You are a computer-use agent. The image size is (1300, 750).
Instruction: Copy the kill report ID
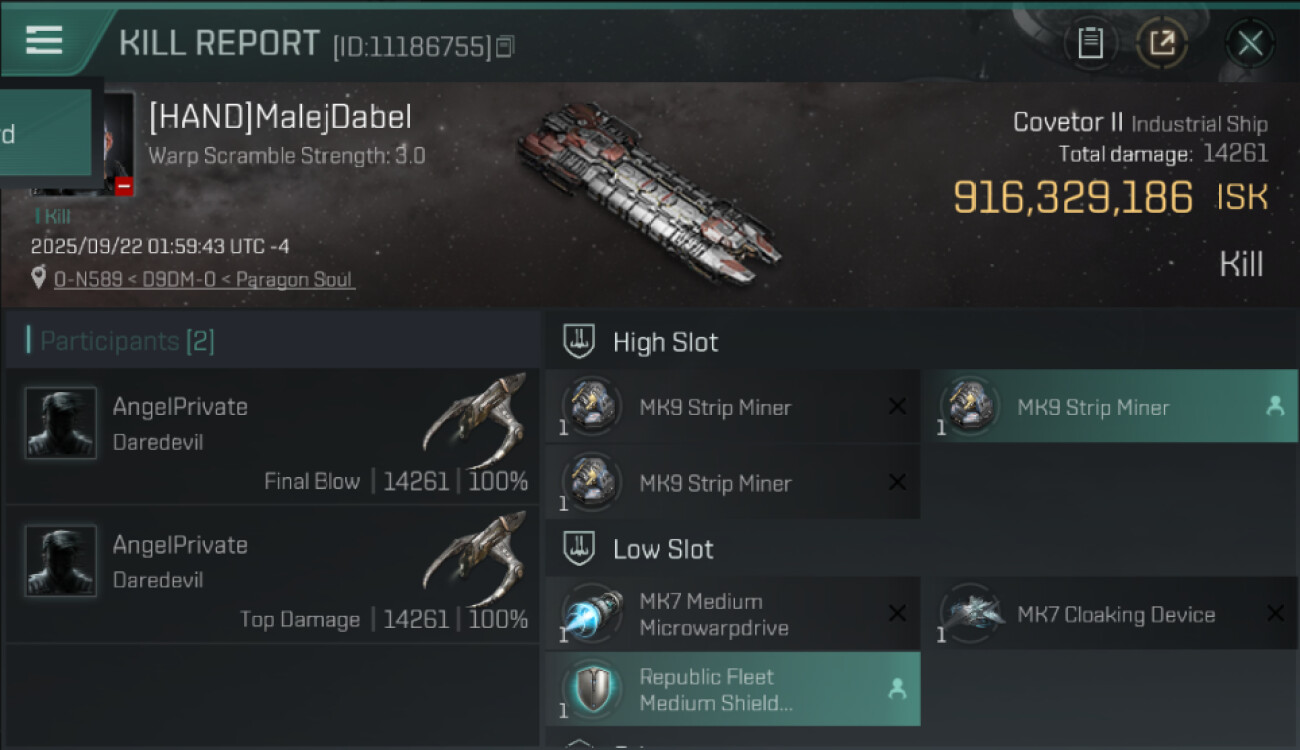tap(505, 46)
